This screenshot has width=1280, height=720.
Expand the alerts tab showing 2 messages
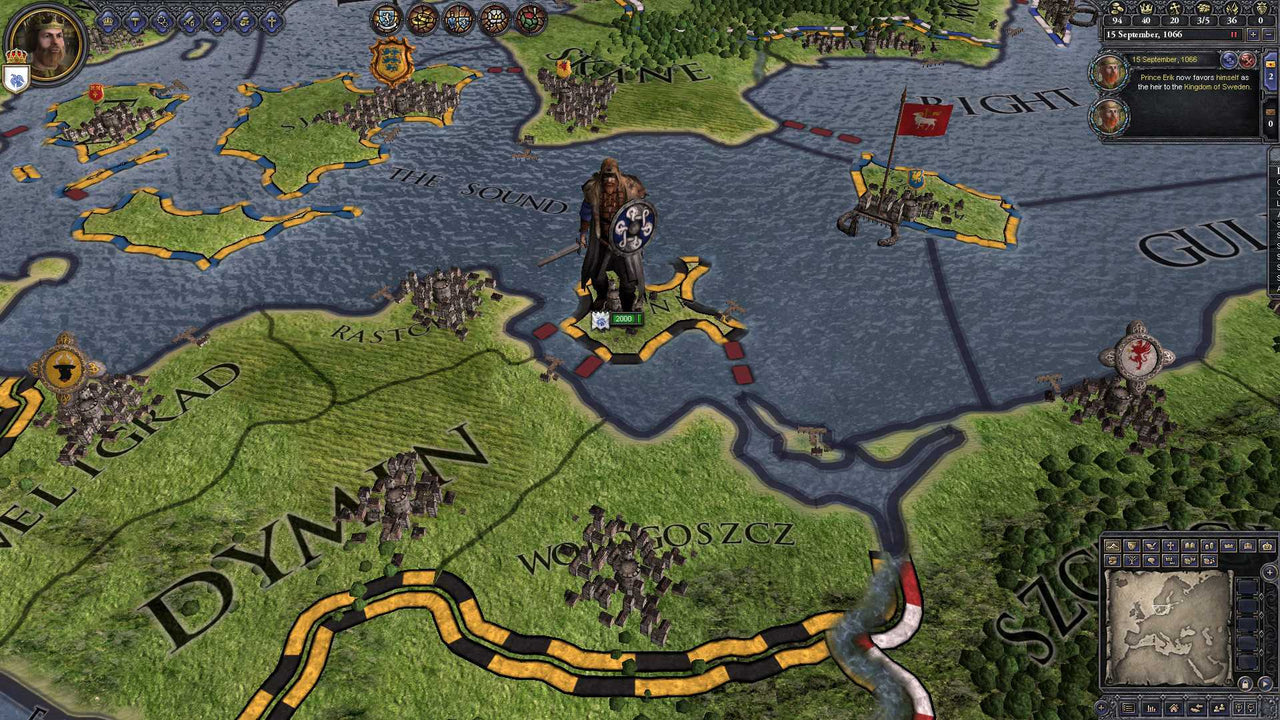click(x=1271, y=75)
